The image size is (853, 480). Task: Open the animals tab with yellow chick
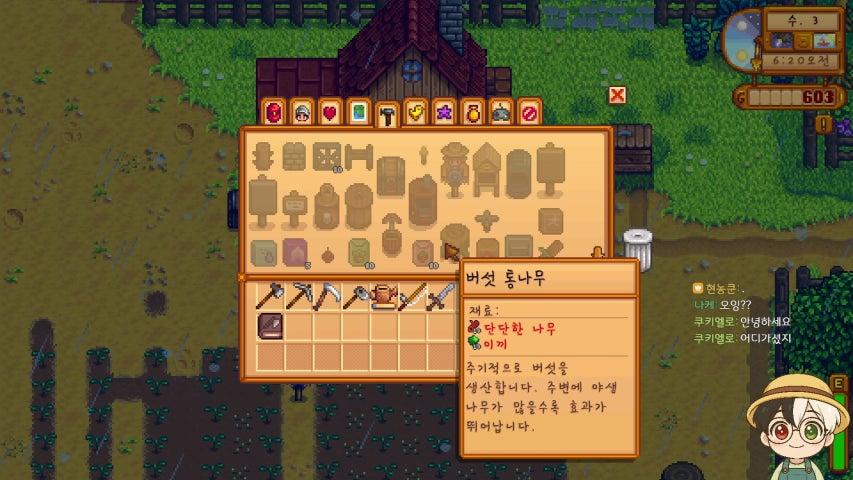pos(415,113)
